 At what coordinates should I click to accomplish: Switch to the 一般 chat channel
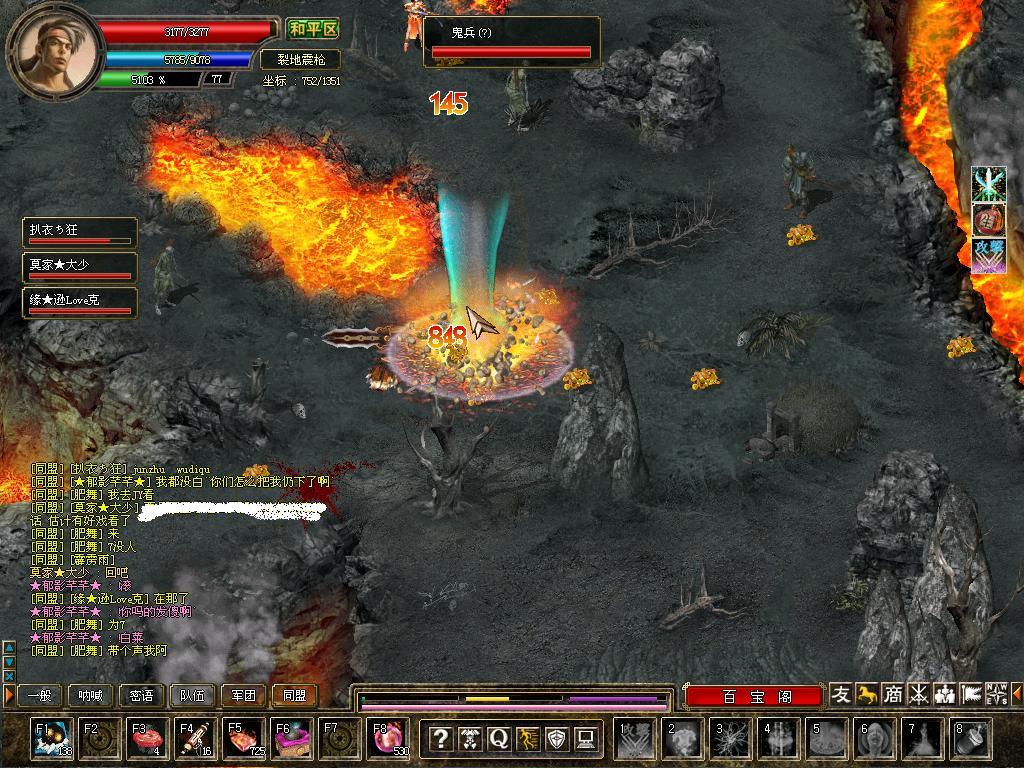(39, 695)
